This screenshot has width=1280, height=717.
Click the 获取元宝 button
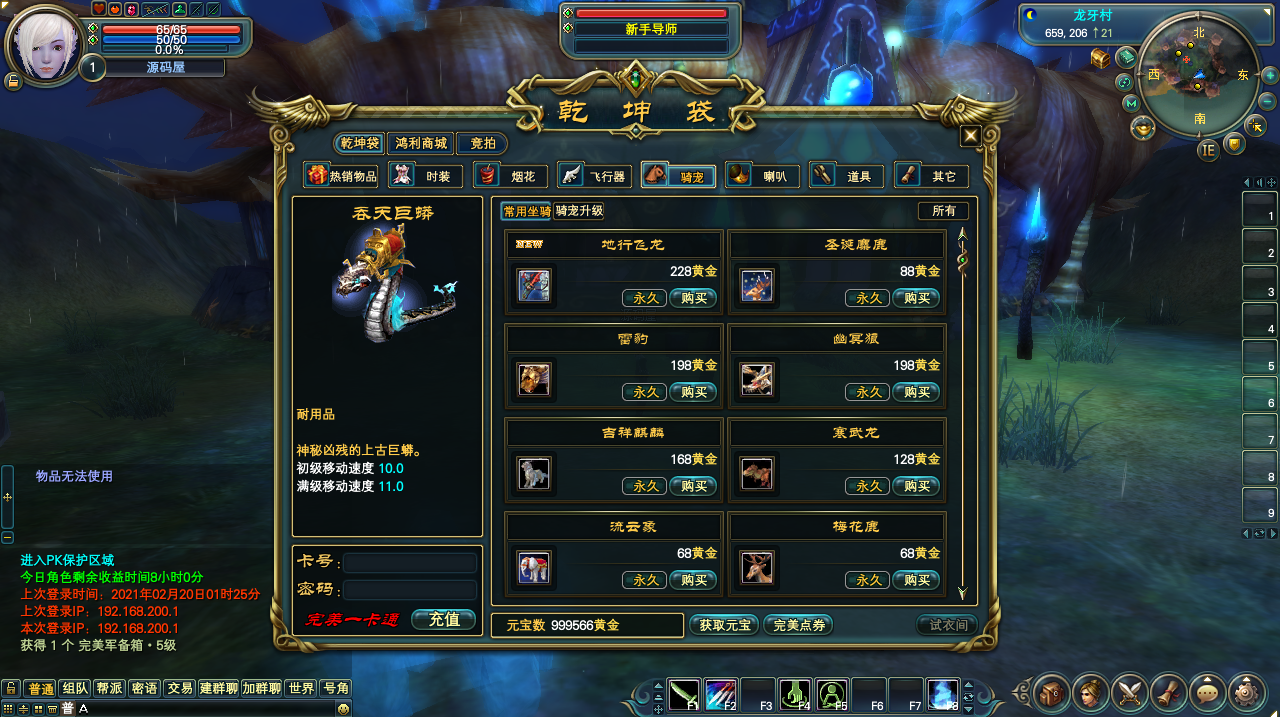725,625
